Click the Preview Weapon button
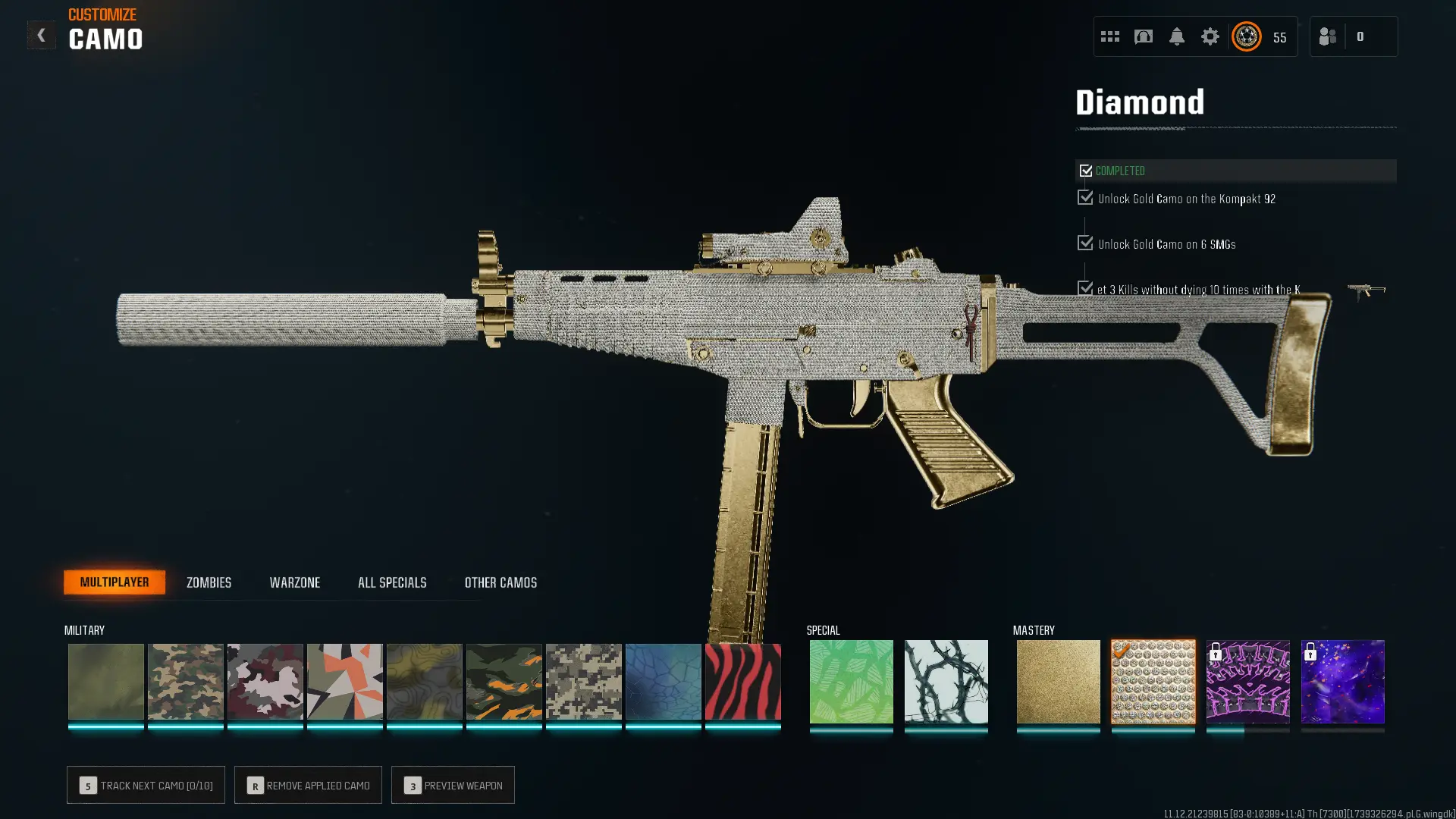This screenshot has height=819, width=1456. (453, 785)
